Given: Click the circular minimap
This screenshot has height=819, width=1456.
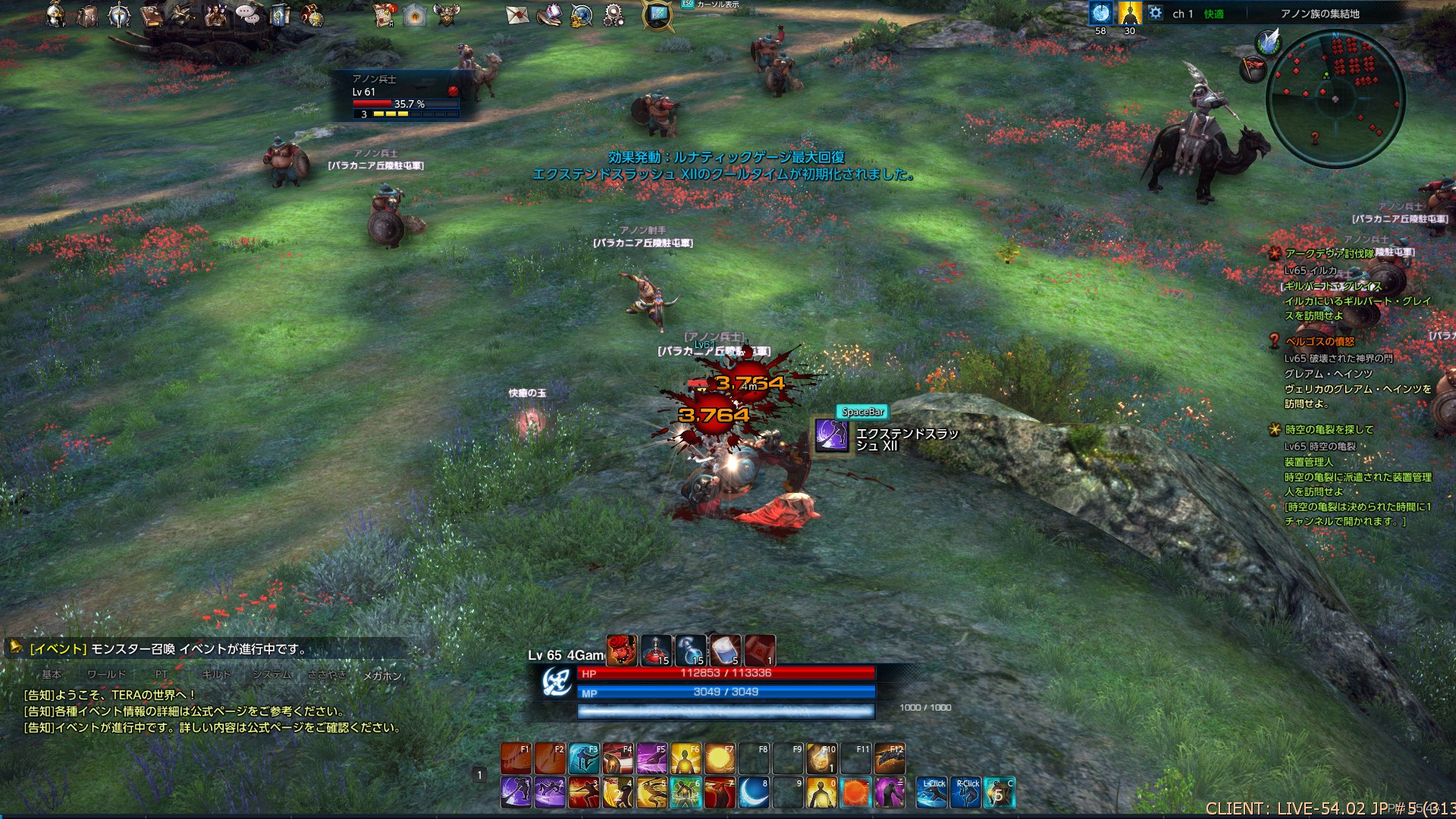Looking at the screenshot, I should [1335, 98].
